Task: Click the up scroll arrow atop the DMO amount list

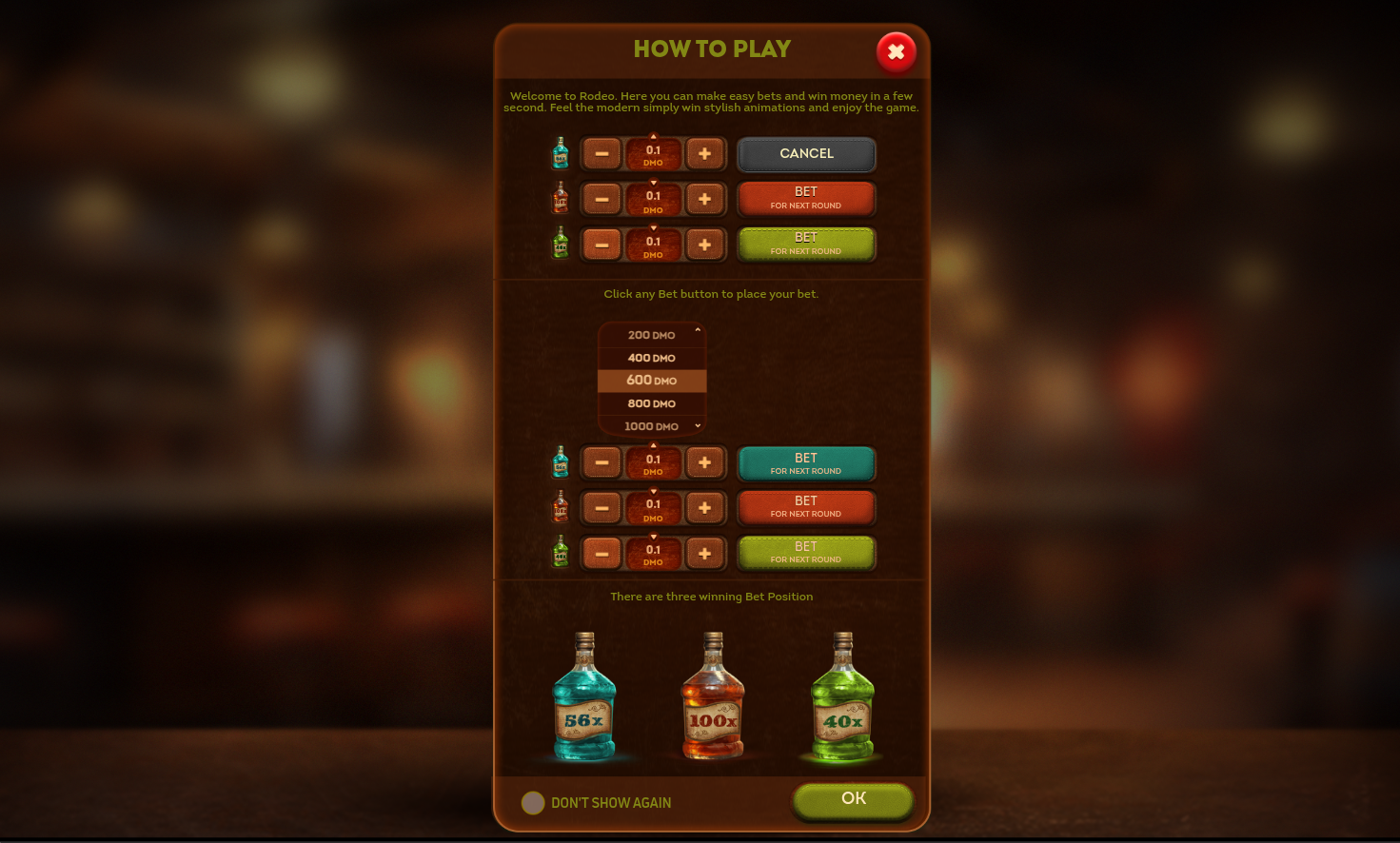Action: [x=697, y=328]
